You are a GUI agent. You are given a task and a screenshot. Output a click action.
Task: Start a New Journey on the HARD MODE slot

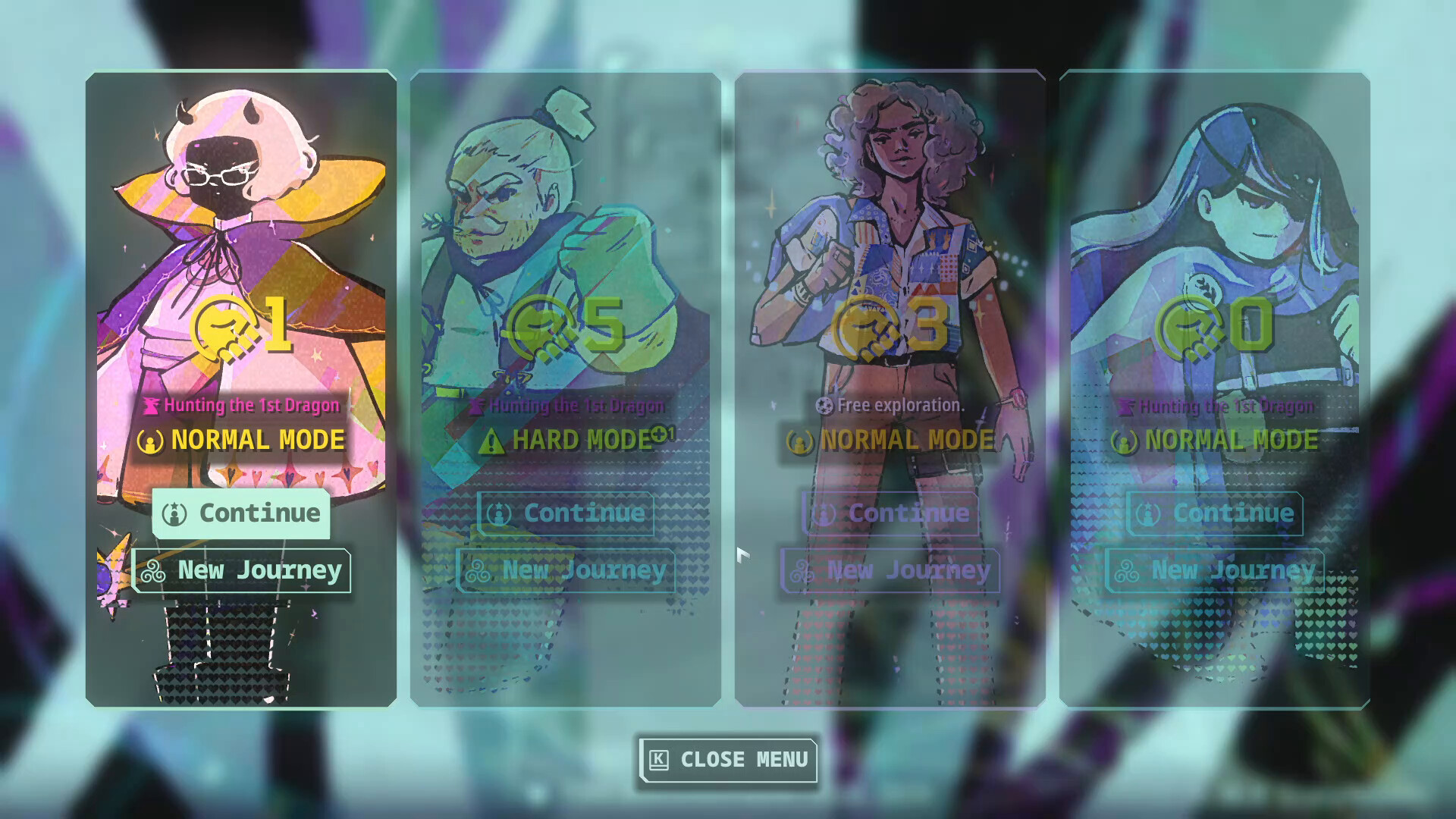pyautogui.click(x=565, y=571)
